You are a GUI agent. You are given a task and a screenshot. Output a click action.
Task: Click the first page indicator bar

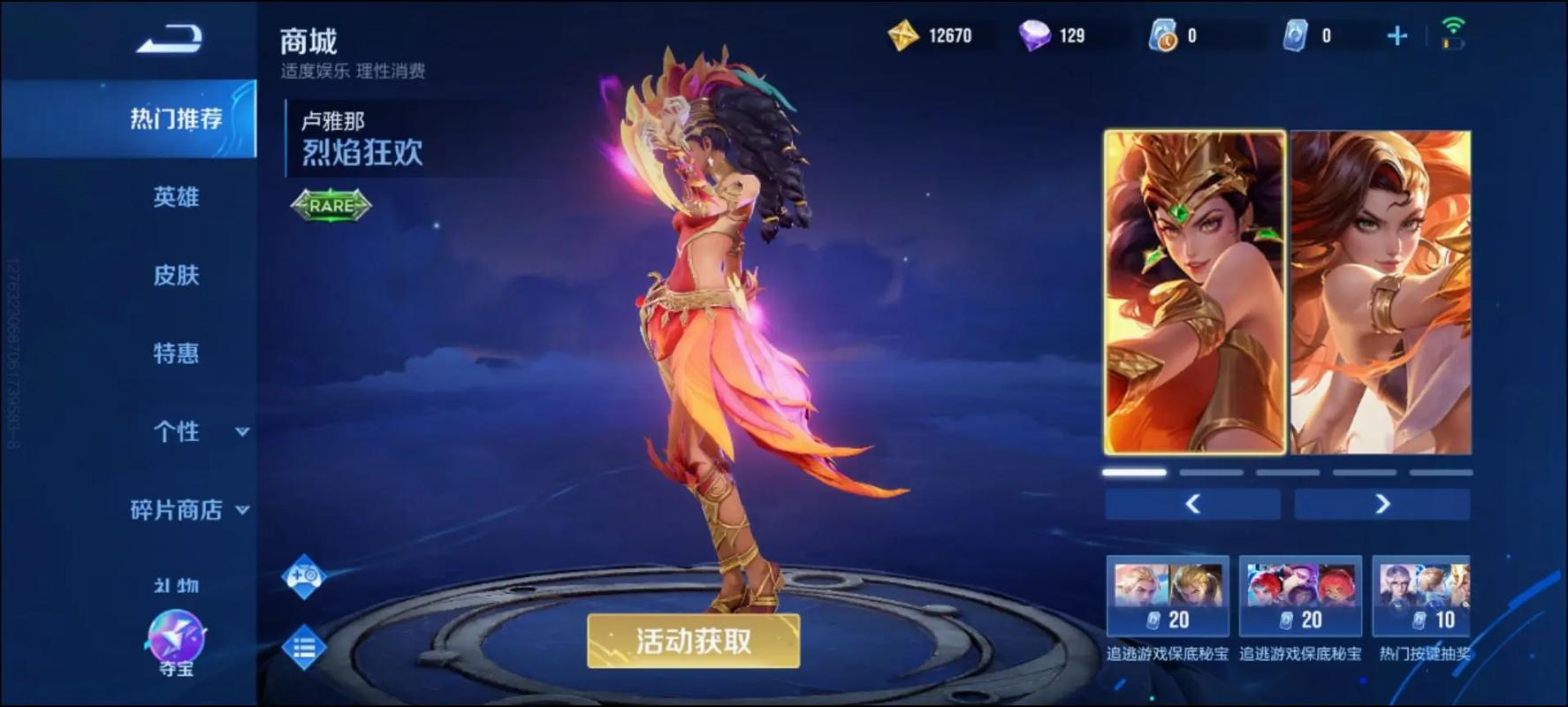point(1132,472)
